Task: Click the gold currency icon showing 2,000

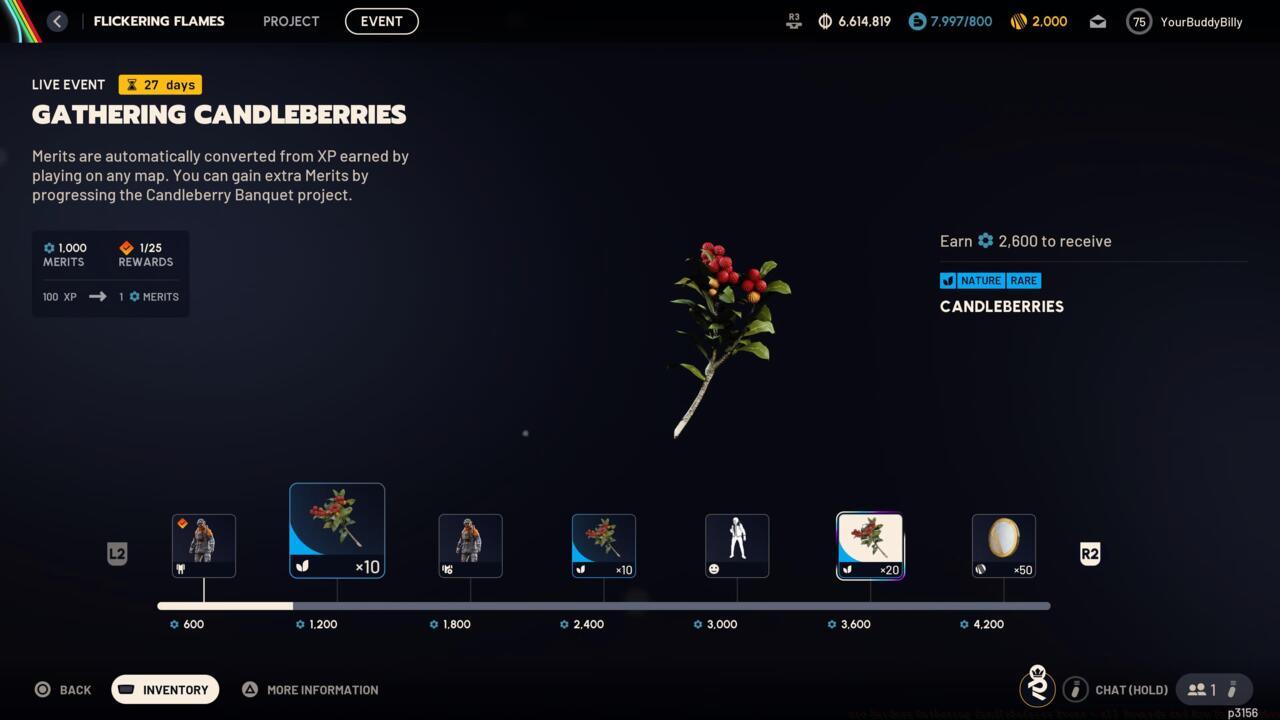Action: 1018,21
